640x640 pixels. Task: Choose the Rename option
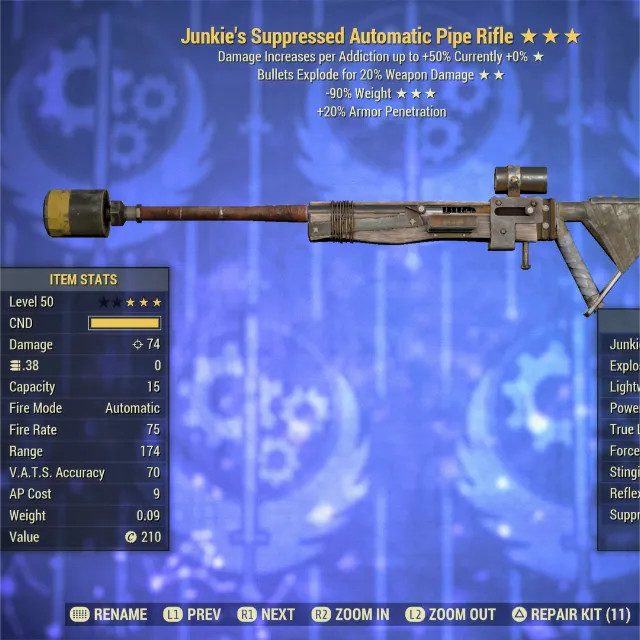click(110, 615)
